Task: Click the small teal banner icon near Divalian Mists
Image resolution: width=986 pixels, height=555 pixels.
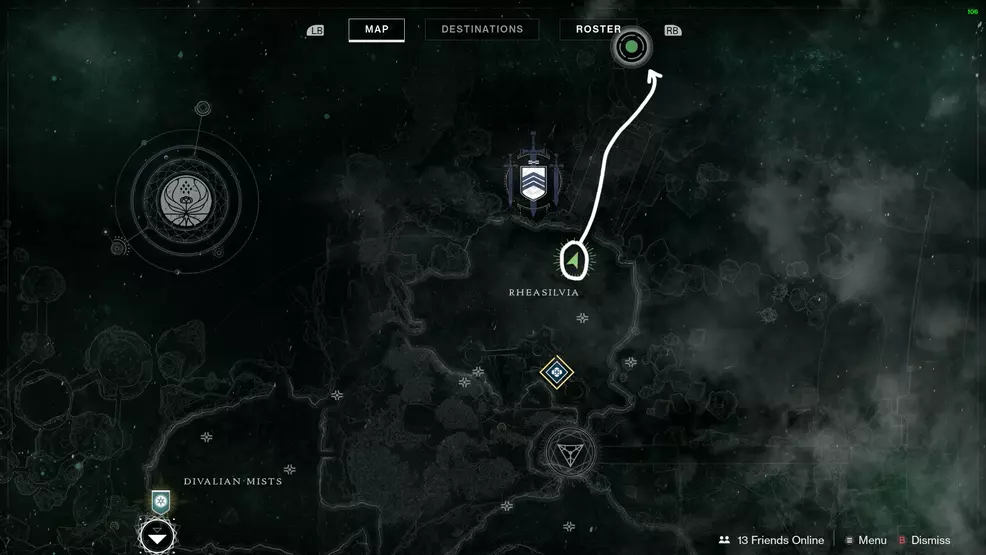Action: [x=159, y=501]
